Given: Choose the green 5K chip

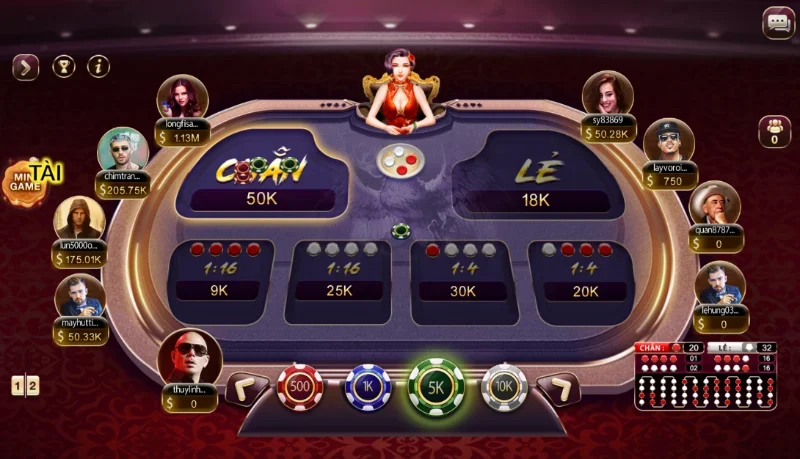Looking at the screenshot, I should 436,388.
